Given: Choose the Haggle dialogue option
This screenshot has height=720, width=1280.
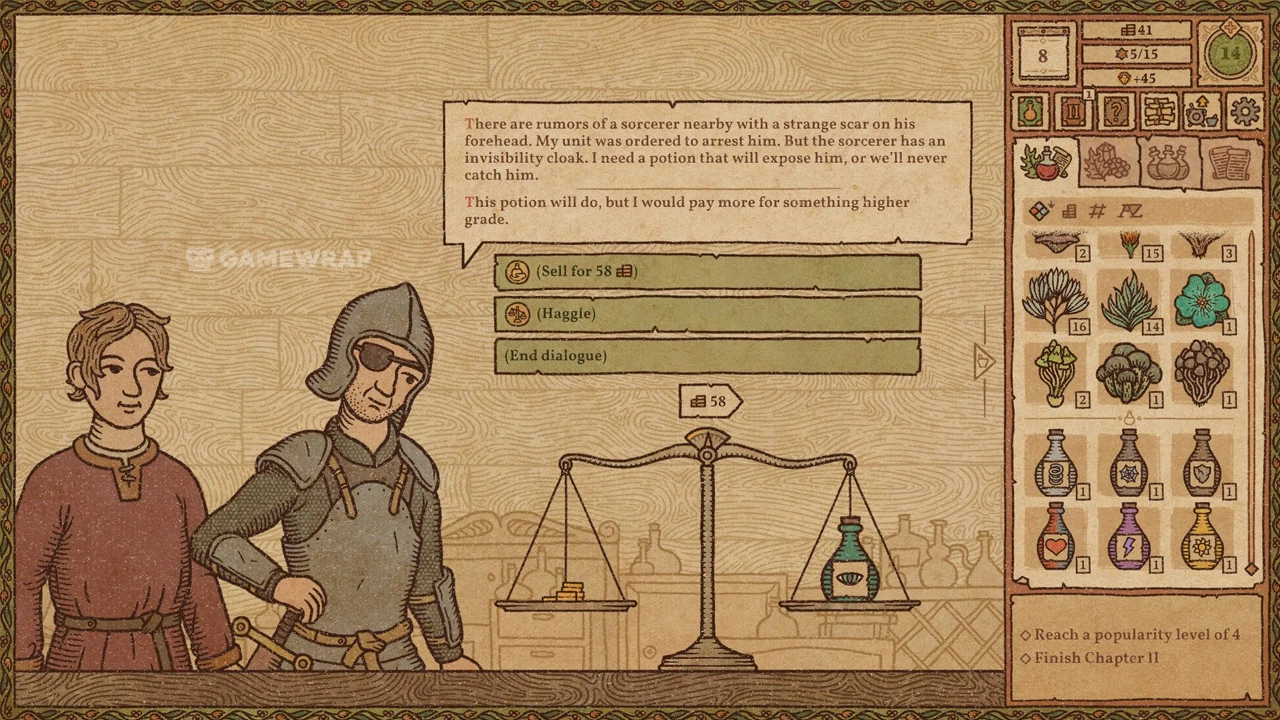Looking at the screenshot, I should pyautogui.click(x=706, y=314).
